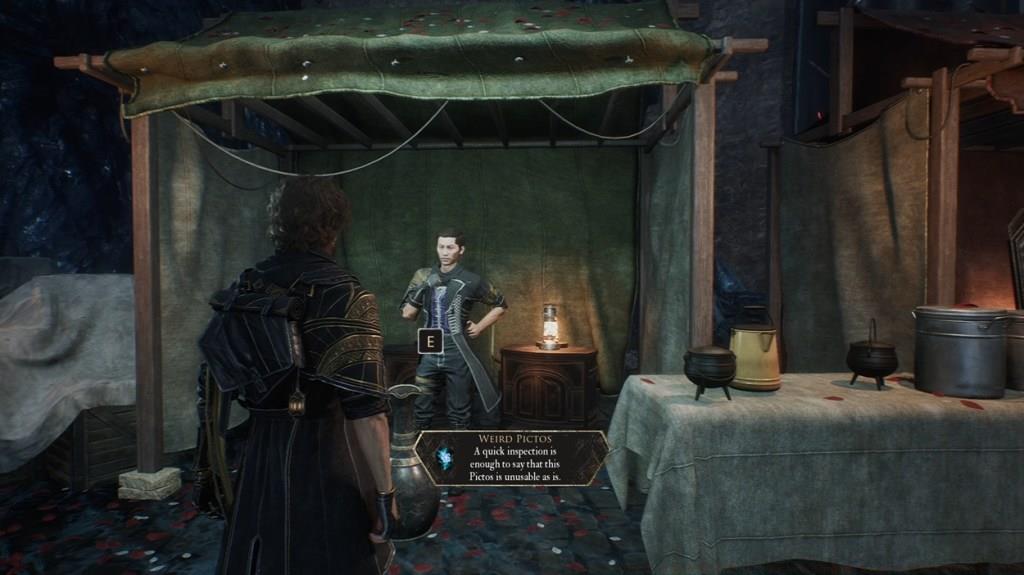Select the Weird Pictos item notification
This screenshot has width=1024, height=575.
511,458
